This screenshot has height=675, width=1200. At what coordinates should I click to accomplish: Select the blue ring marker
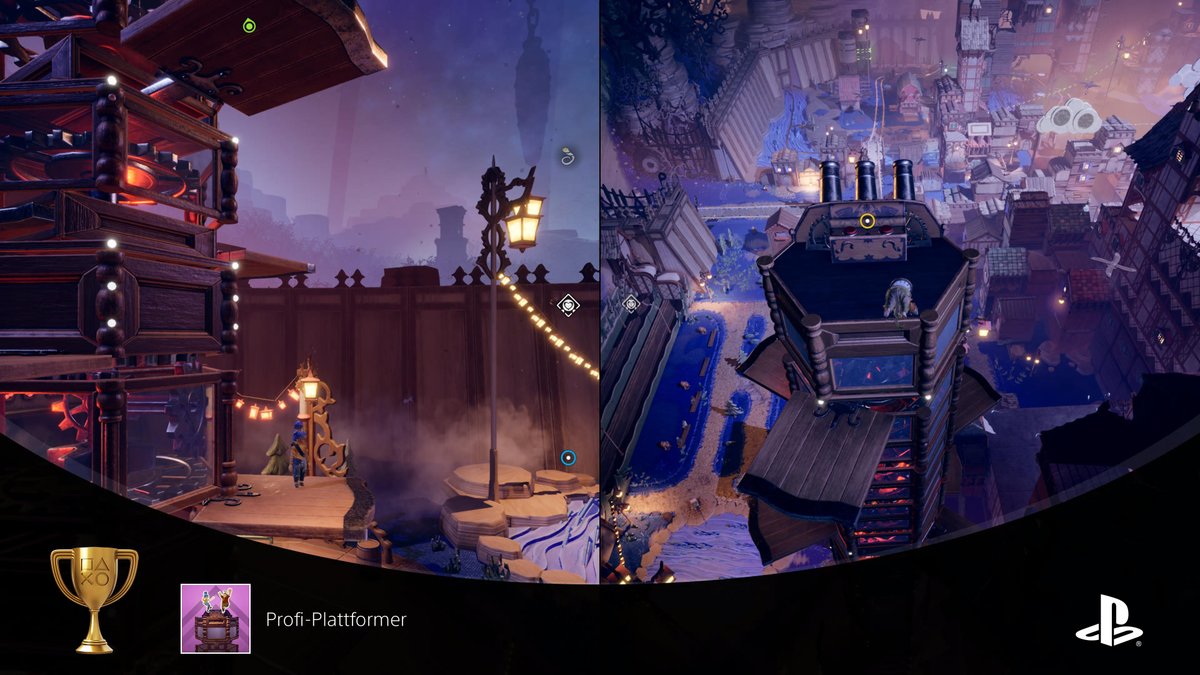(568, 458)
